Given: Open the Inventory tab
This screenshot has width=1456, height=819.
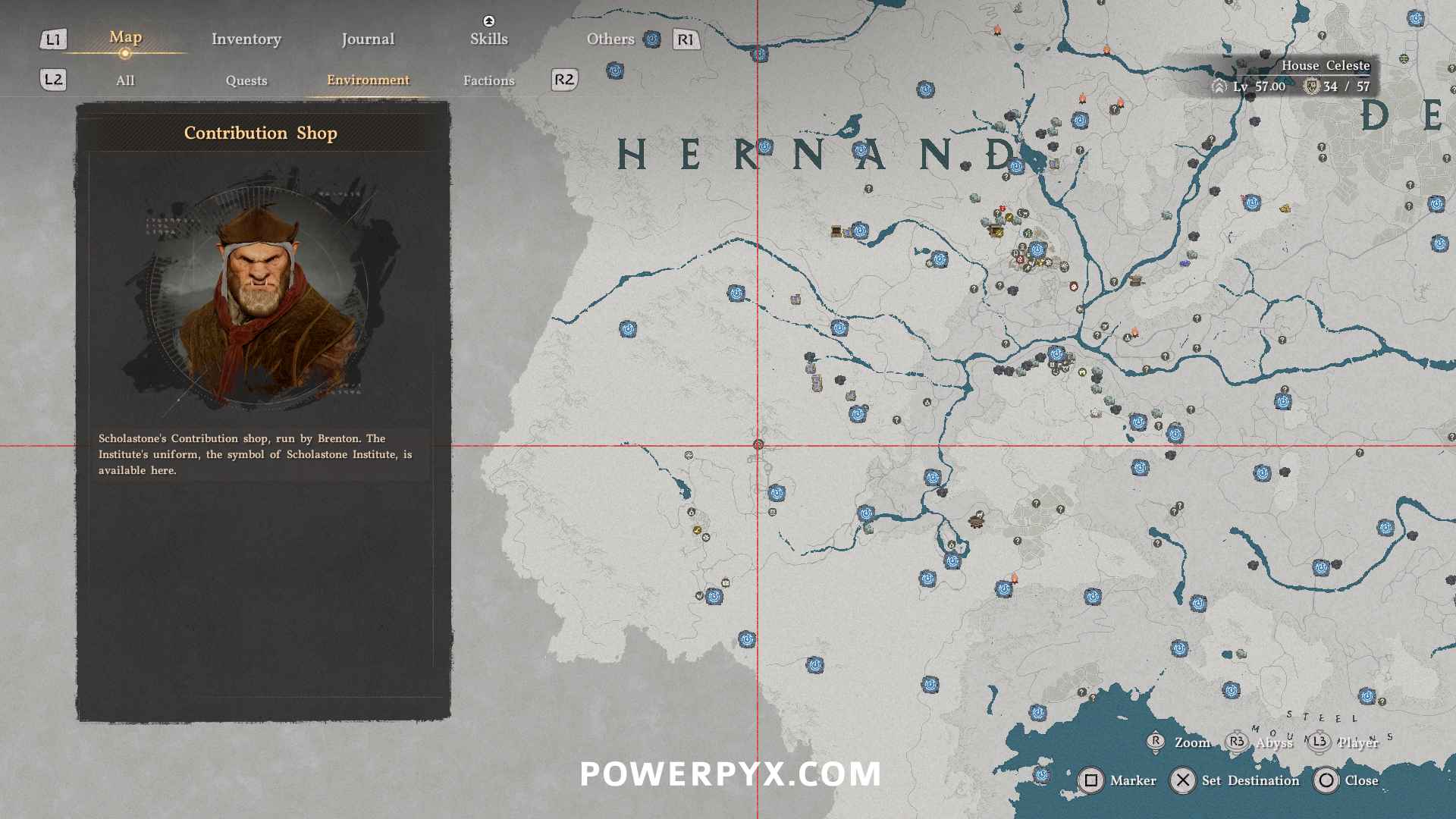Looking at the screenshot, I should click(x=246, y=39).
